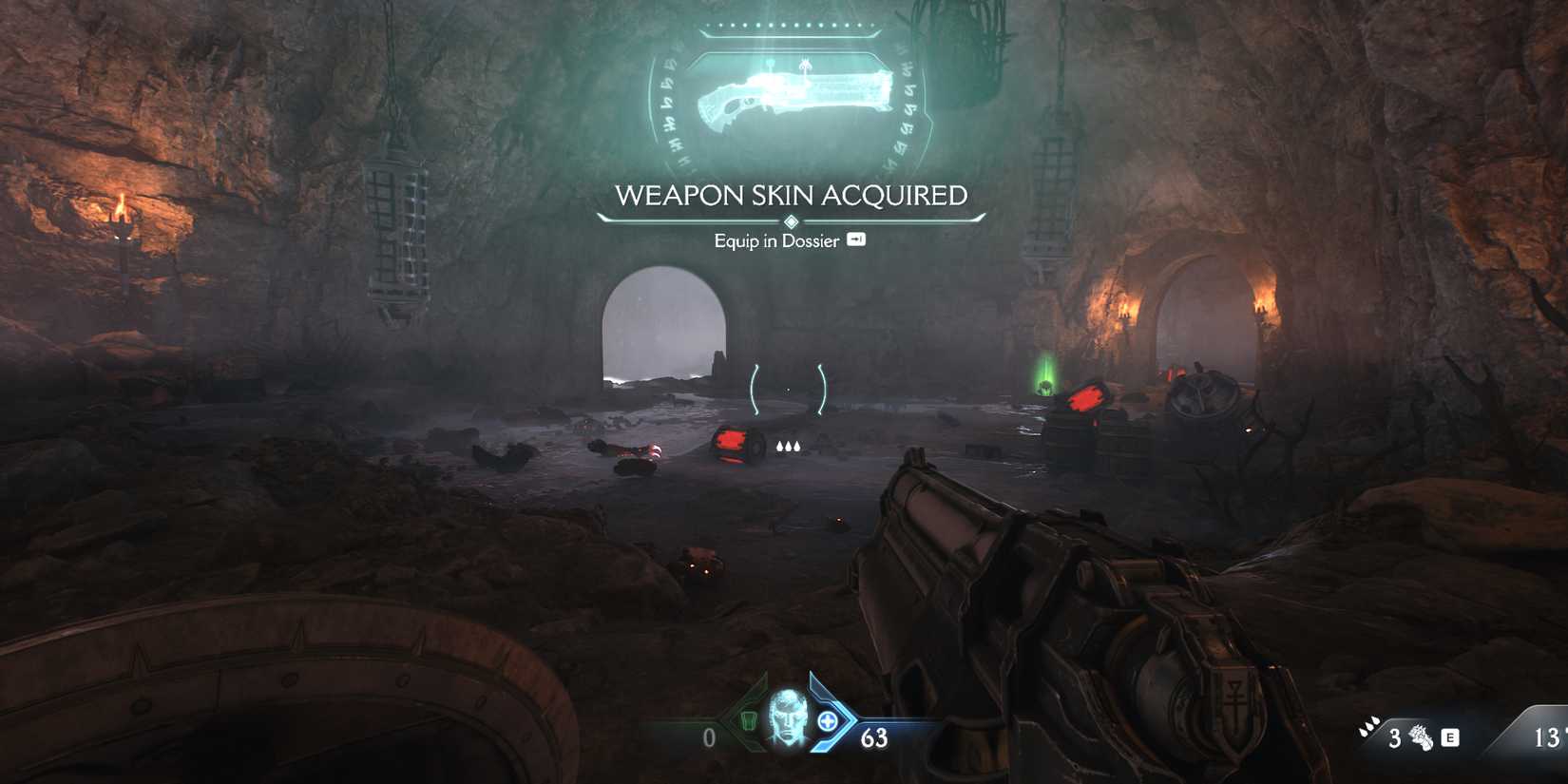The width and height of the screenshot is (1568, 784).
Task: Select the blue health cross icon
Action: point(827,719)
